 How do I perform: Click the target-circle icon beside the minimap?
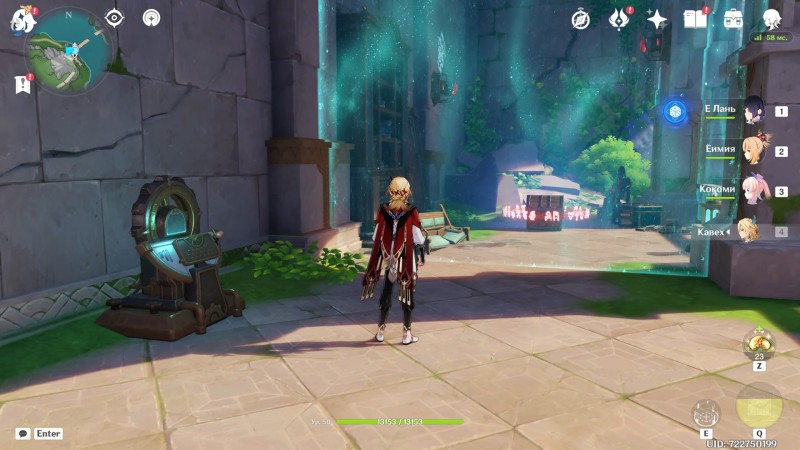114,18
